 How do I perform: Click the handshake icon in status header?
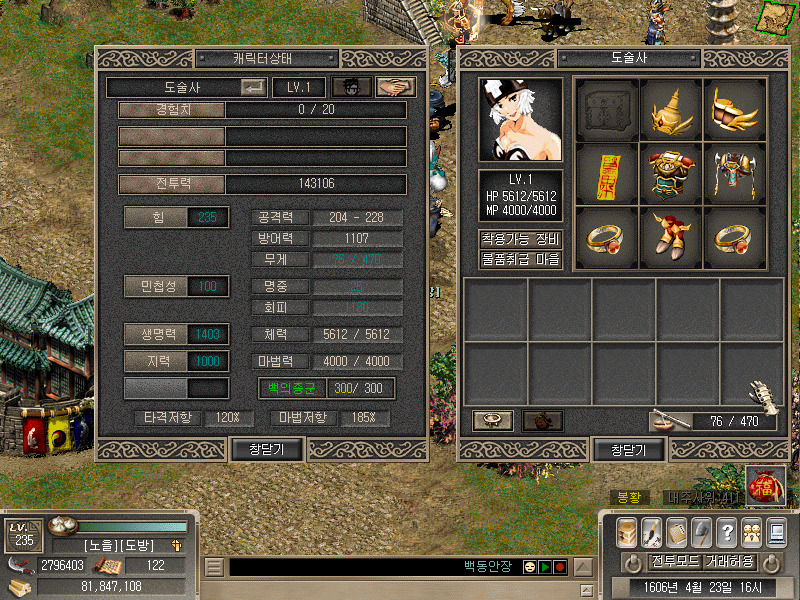(396, 87)
